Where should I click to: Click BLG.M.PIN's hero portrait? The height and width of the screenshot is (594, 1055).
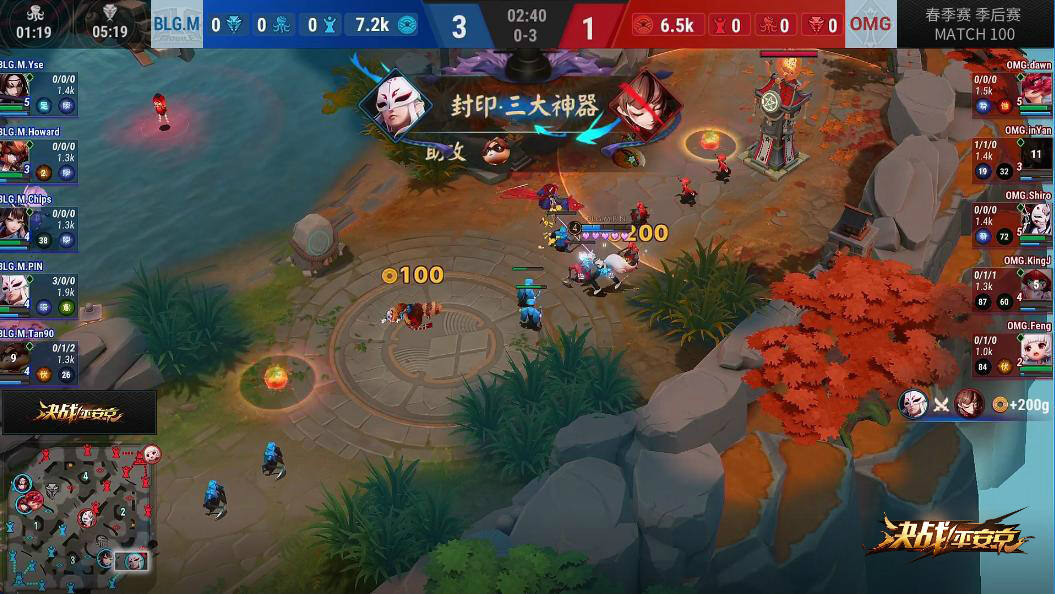[14, 291]
